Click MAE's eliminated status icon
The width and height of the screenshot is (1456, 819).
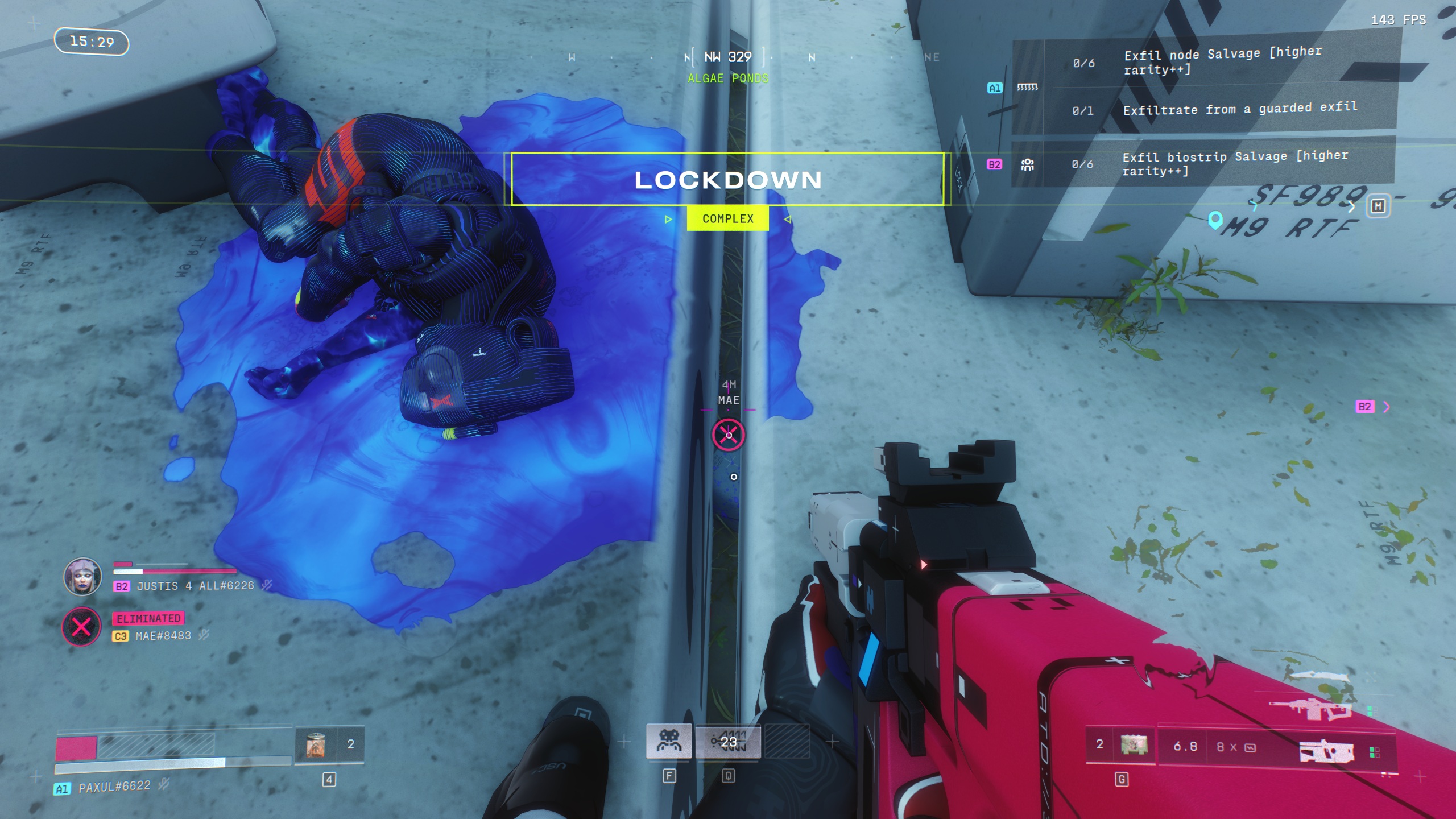(x=81, y=627)
